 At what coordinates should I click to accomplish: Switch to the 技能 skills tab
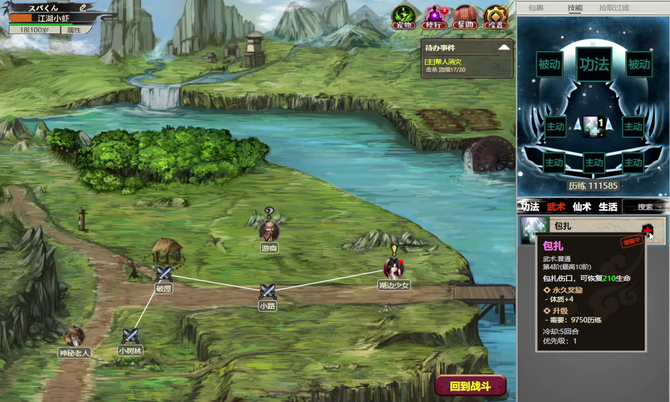[x=575, y=7]
